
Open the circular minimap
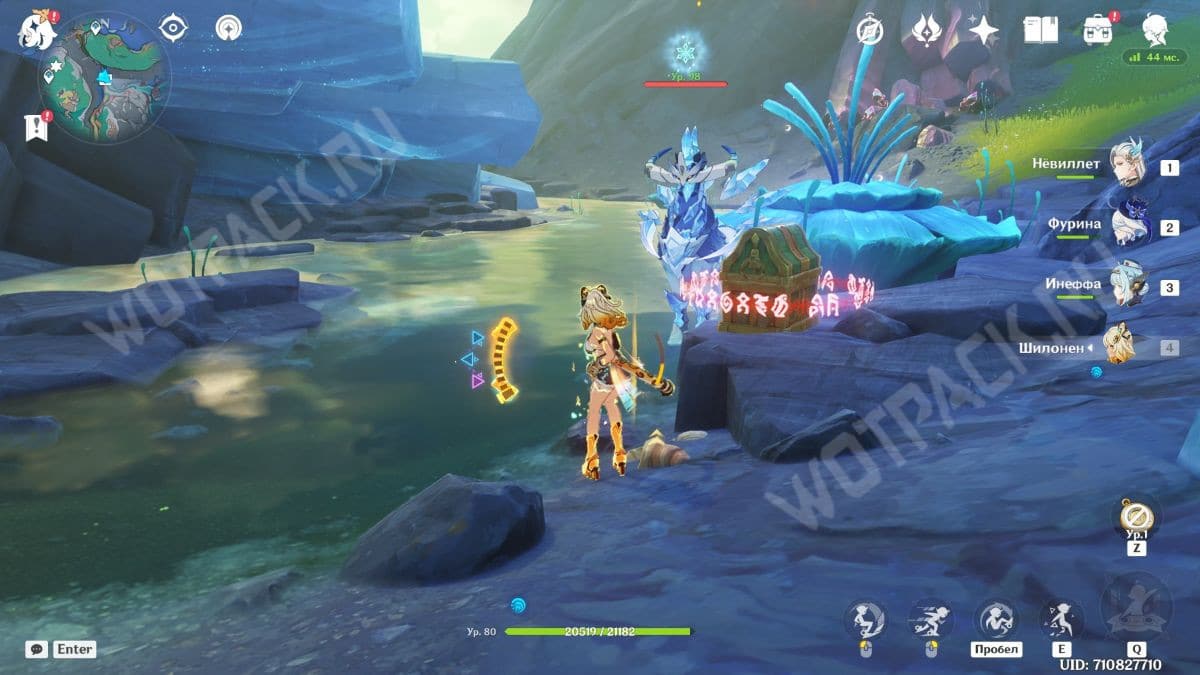point(104,78)
